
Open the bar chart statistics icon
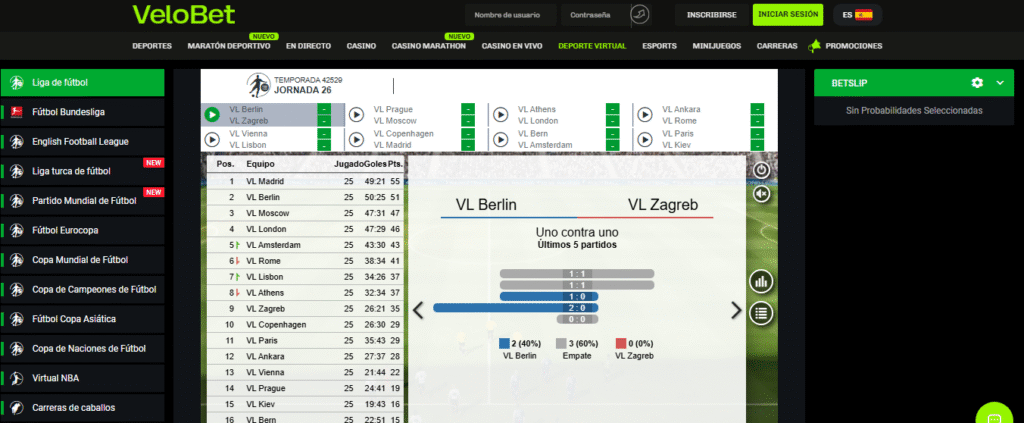[762, 282]
